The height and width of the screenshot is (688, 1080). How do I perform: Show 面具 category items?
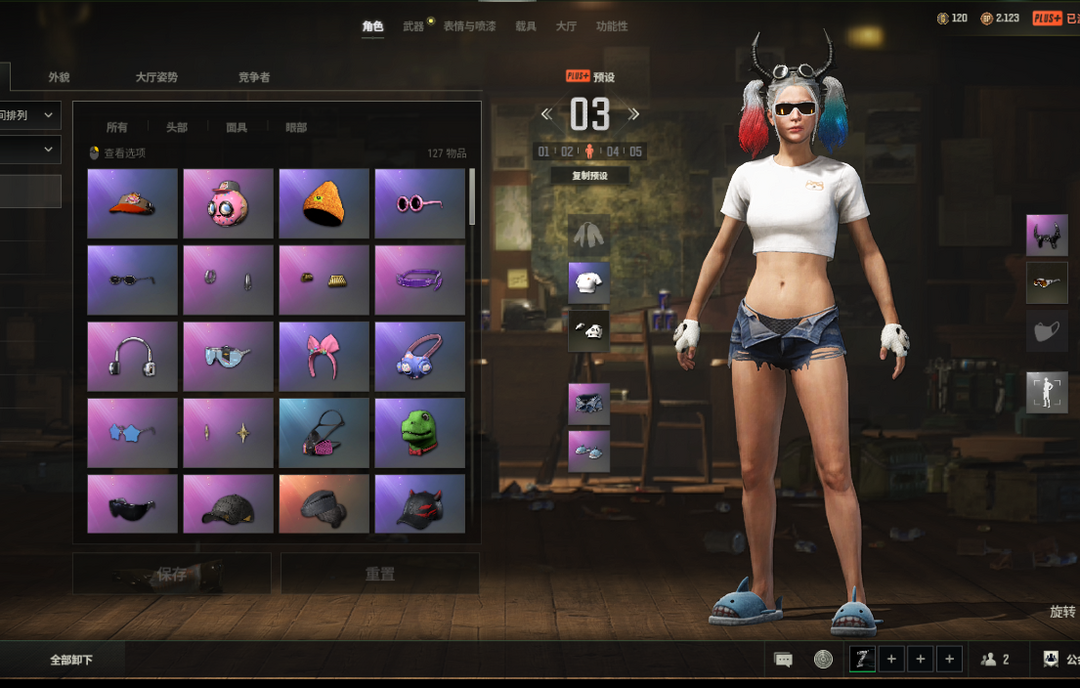236,127
